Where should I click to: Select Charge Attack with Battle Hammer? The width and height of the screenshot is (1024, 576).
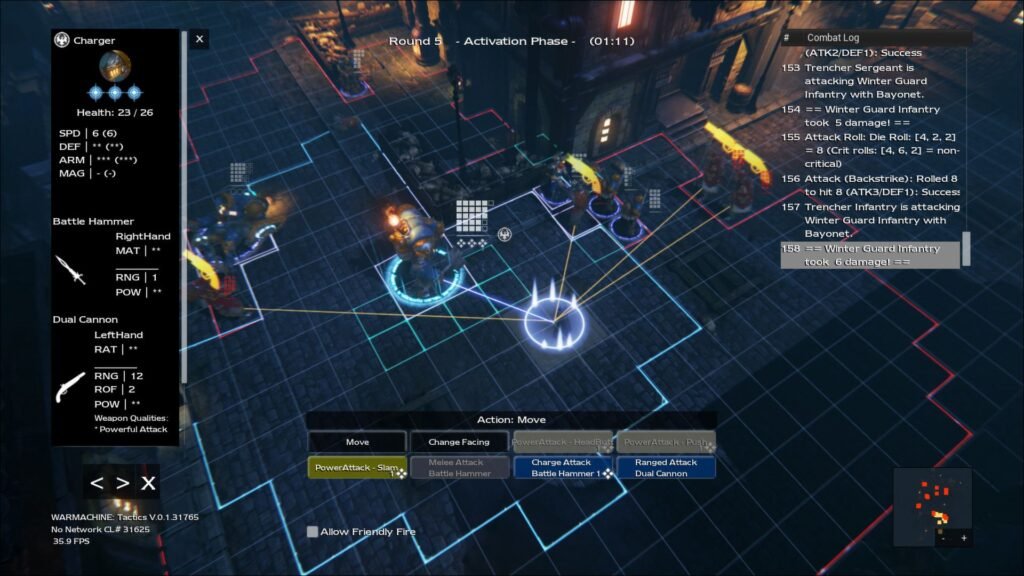[x=562, y=468]
